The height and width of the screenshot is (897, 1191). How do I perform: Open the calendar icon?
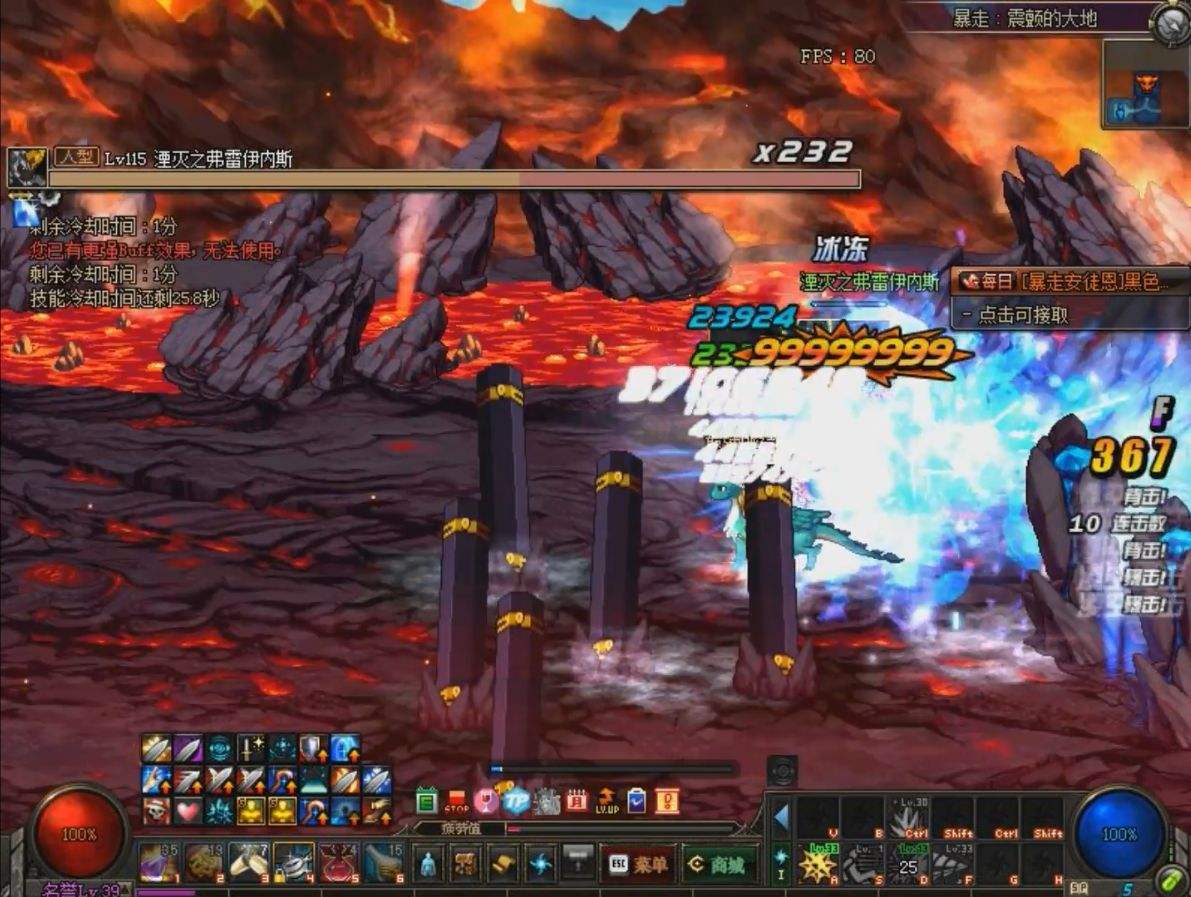576,801
